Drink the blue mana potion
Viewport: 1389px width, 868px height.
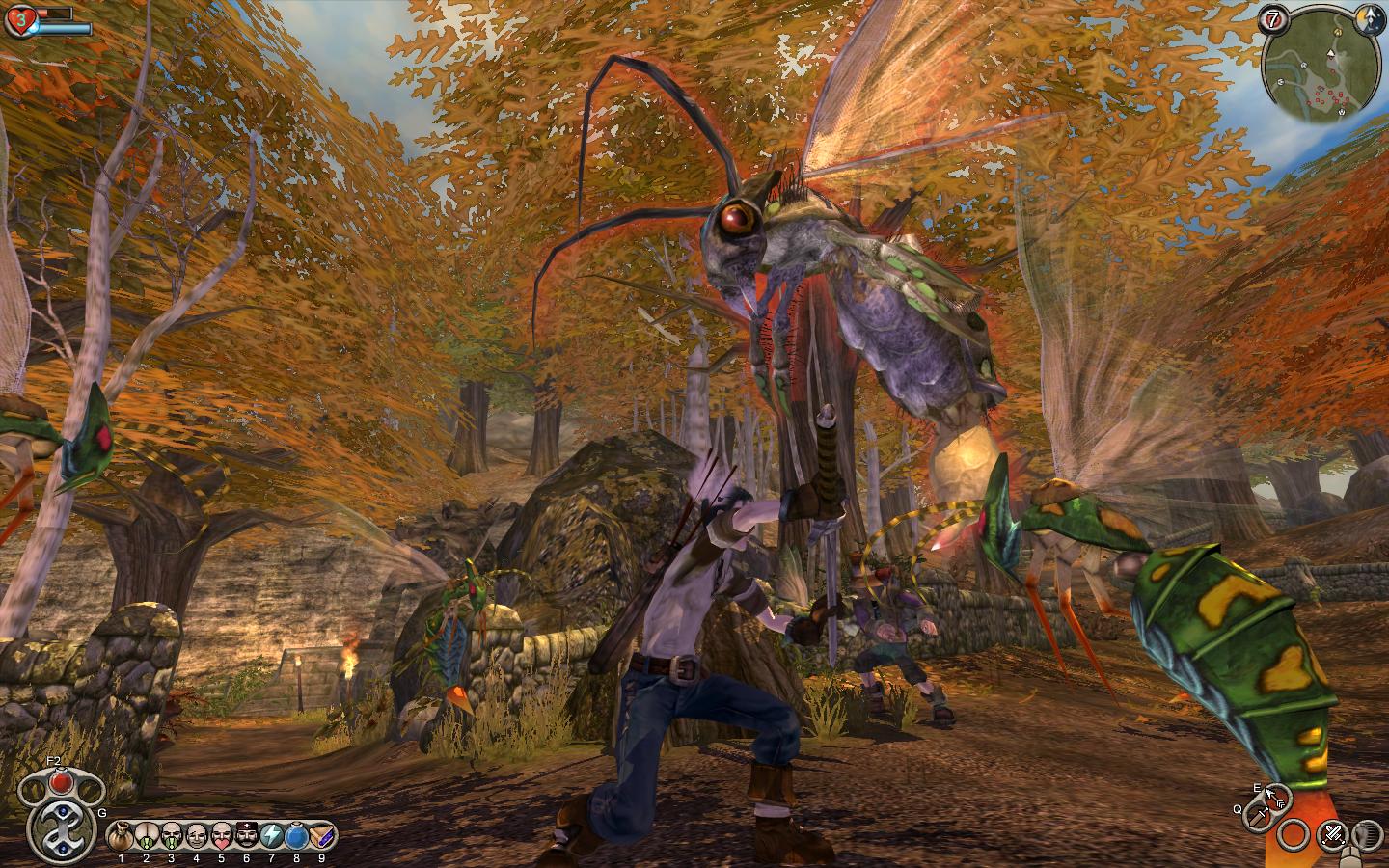coord(297,834)
